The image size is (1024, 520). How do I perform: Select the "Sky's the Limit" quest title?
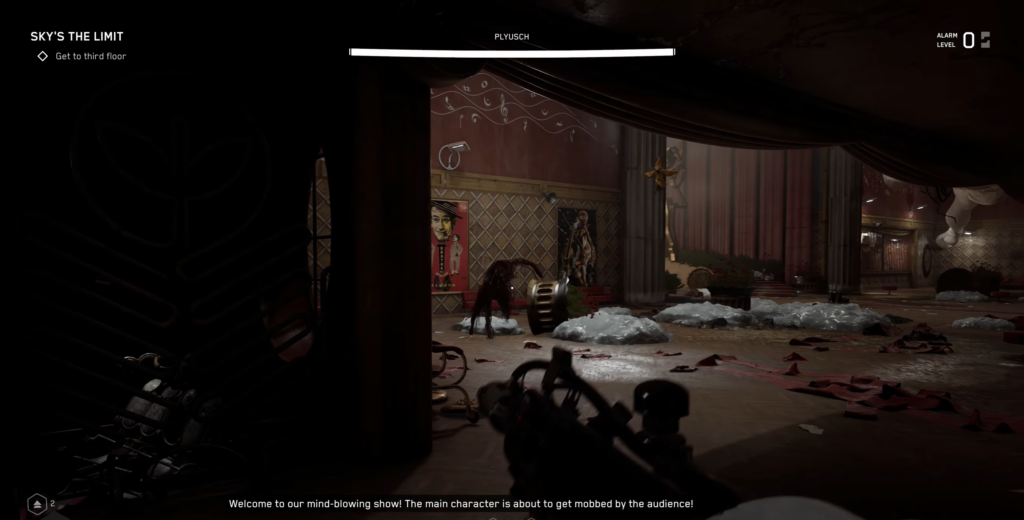77,37
